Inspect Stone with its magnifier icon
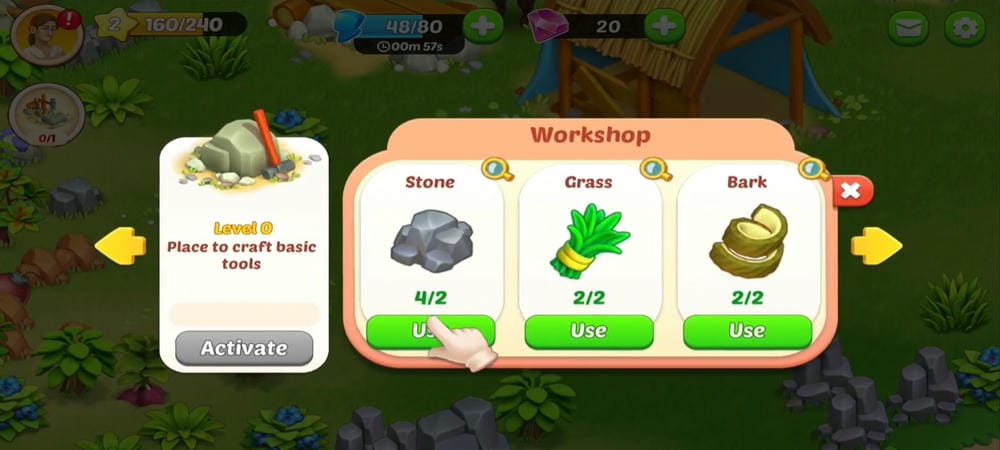 pyautogui.click(x=494, y=169)
